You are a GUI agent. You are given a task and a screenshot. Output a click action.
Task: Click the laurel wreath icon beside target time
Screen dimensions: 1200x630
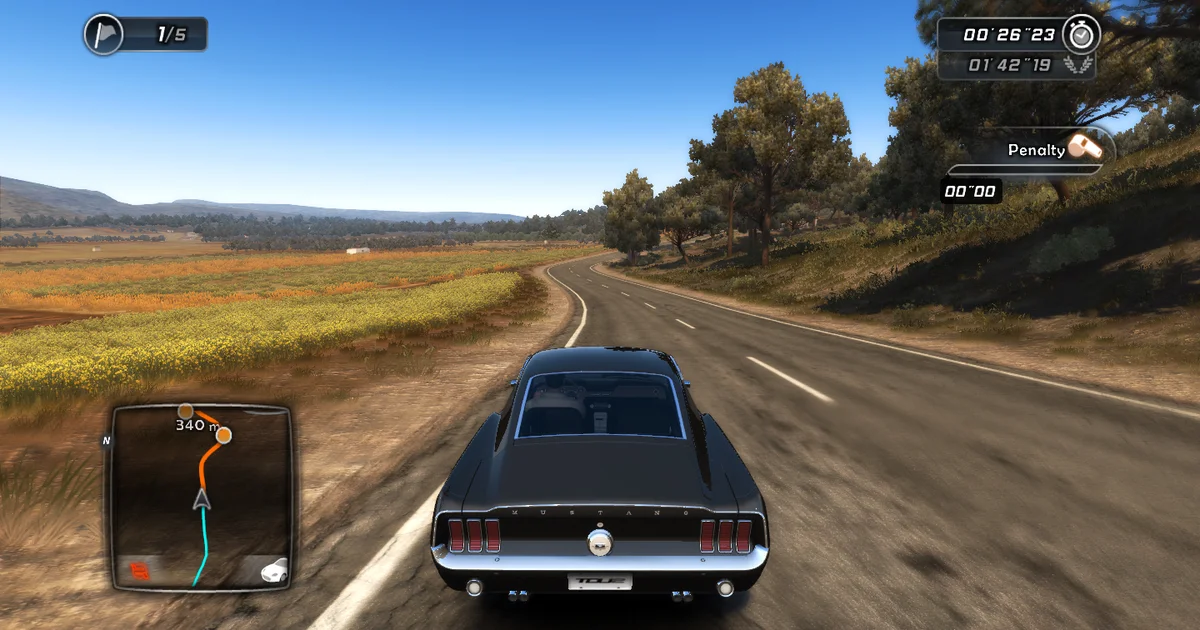tap(1079, 66)
